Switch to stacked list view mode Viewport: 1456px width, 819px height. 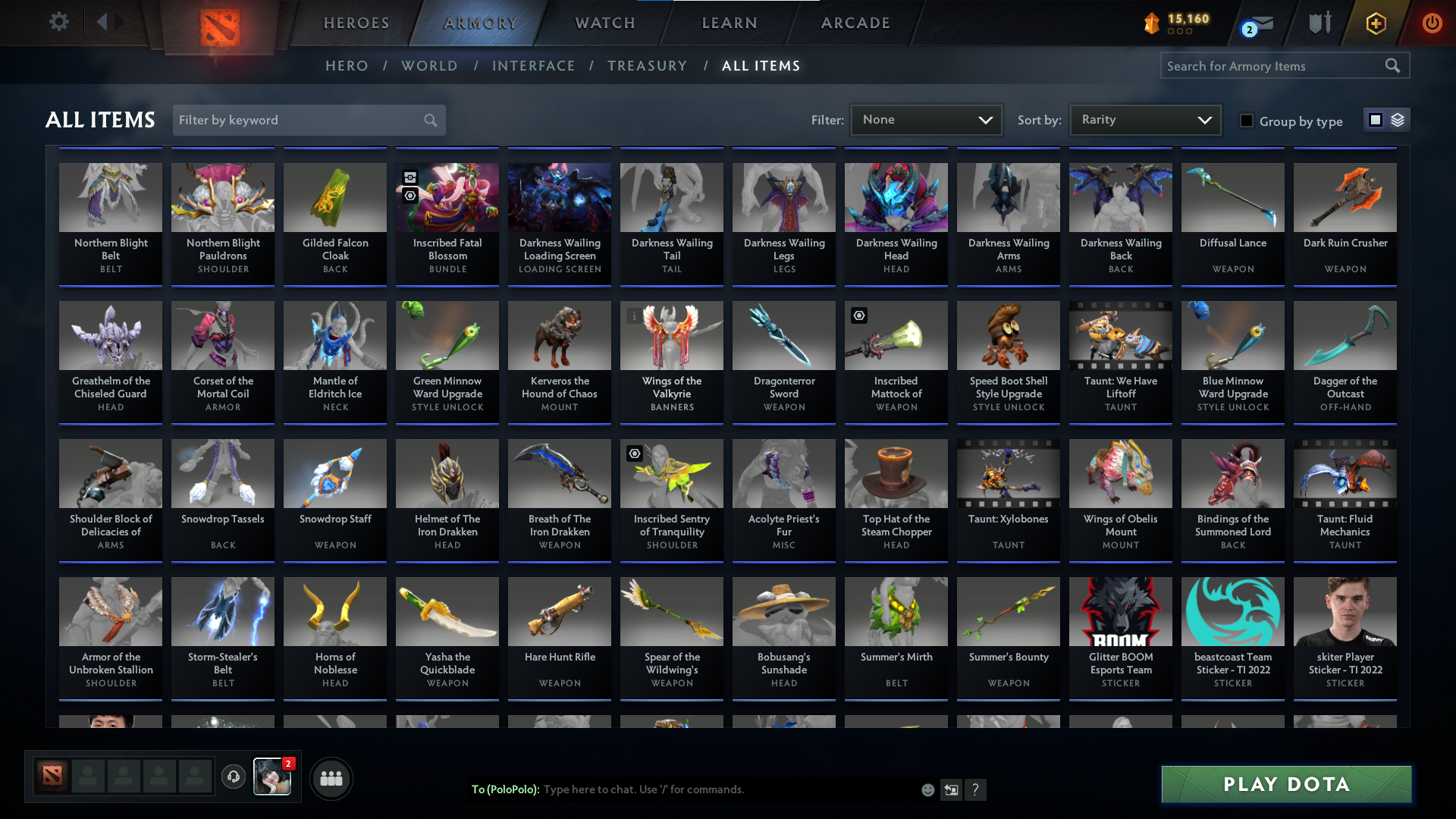coord(1398,119)
